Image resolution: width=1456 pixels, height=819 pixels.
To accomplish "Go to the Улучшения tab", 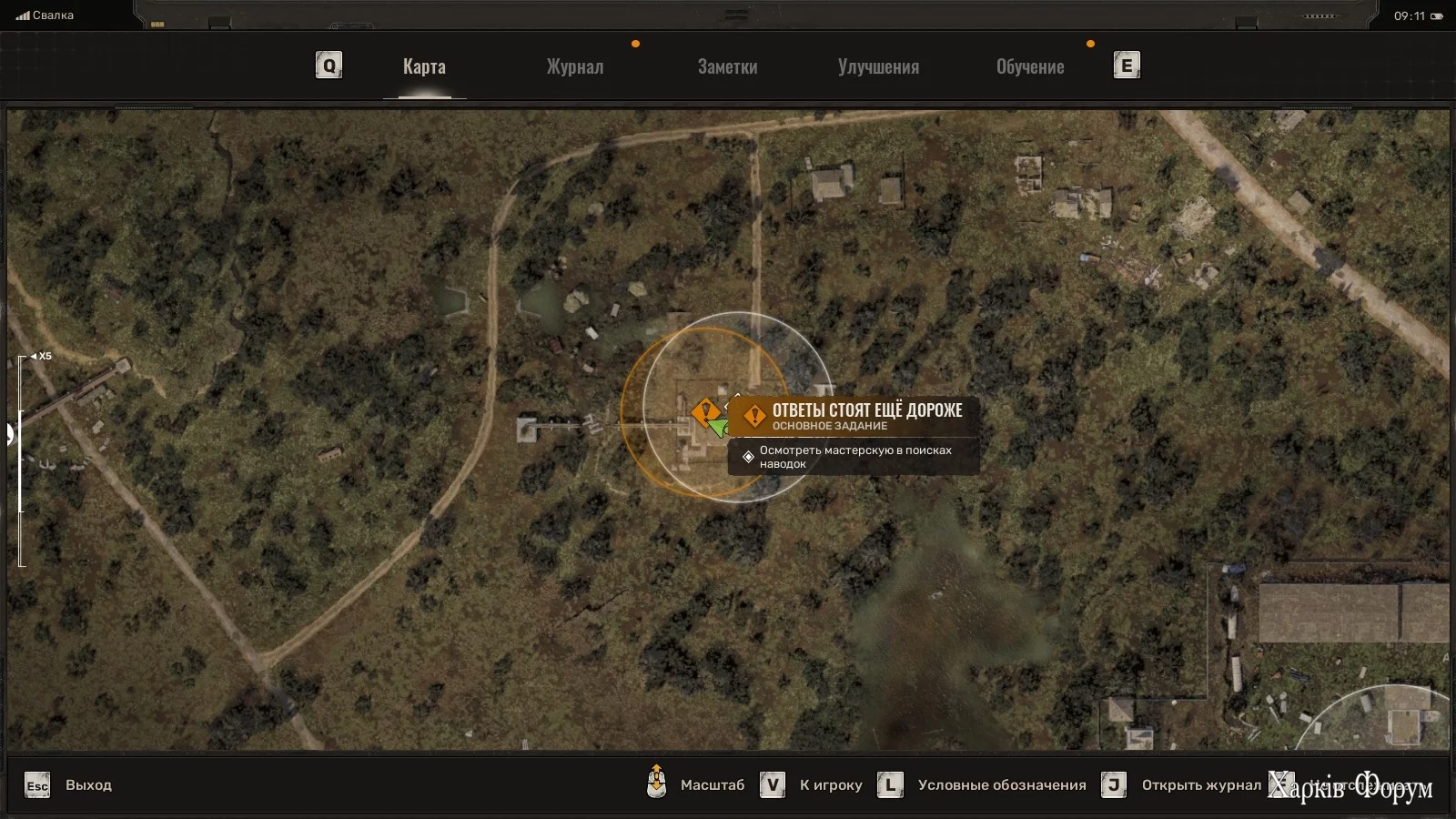I will coord(878,66).
